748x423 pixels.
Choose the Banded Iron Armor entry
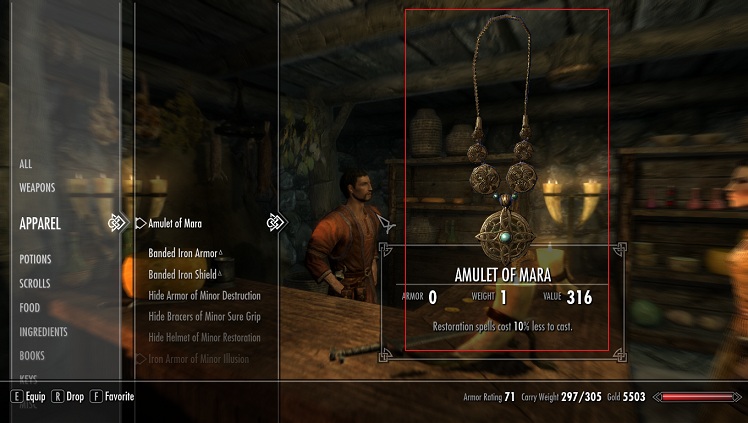[x=183, y=252]
